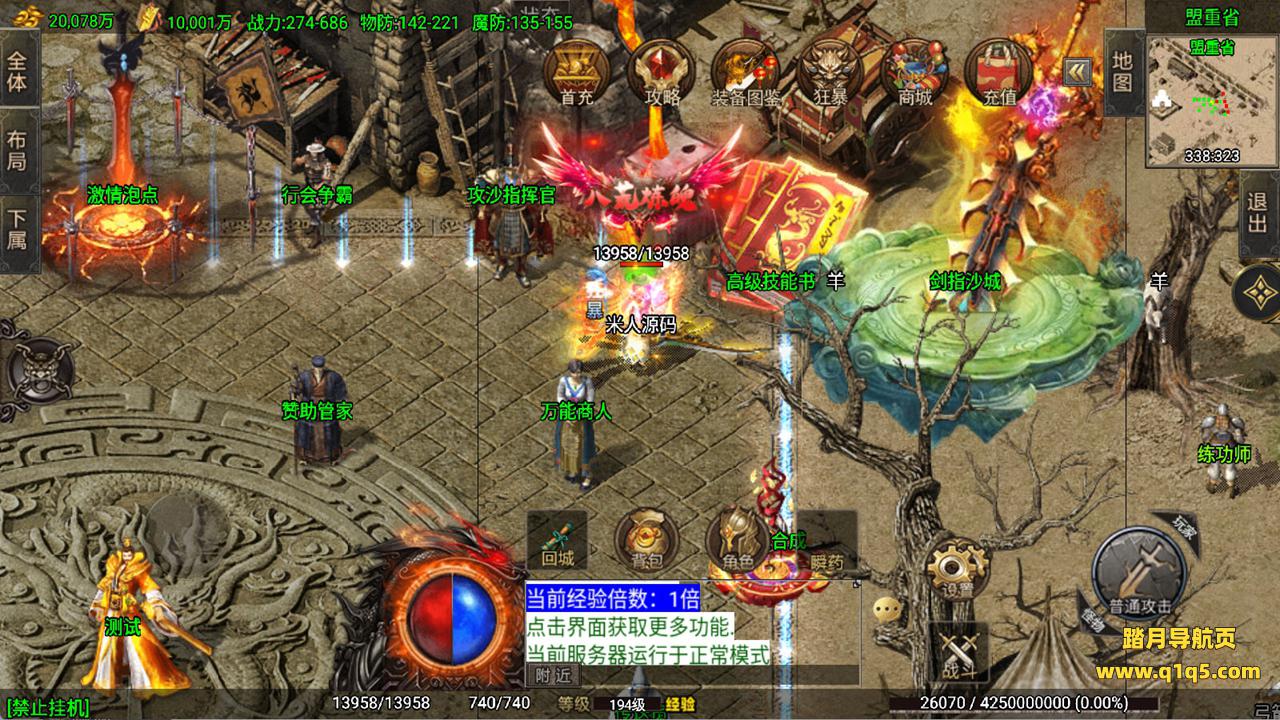Switch to the 下属 tab
The width and height of the screenshot is (1280, 720).
18,228
